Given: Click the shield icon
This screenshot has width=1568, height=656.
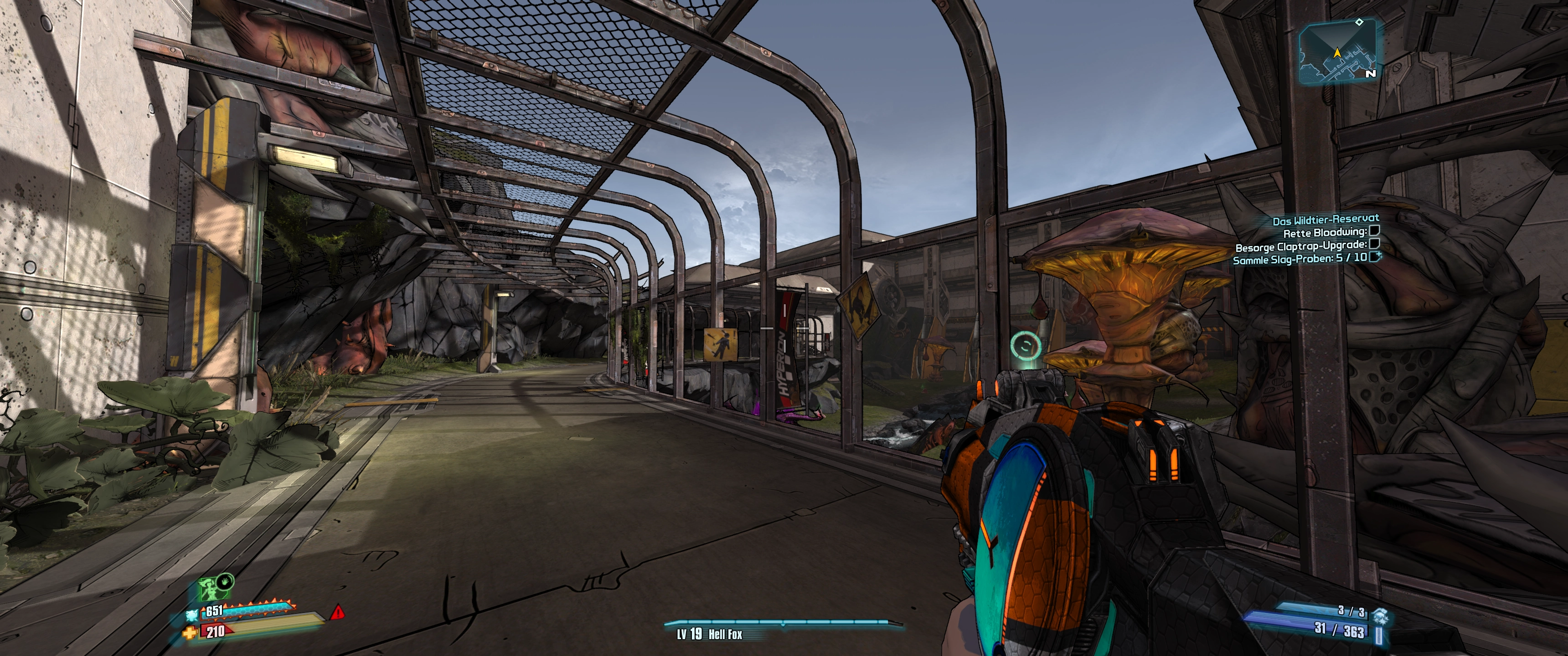Looking at the screenshot, I should click(193, 616).
